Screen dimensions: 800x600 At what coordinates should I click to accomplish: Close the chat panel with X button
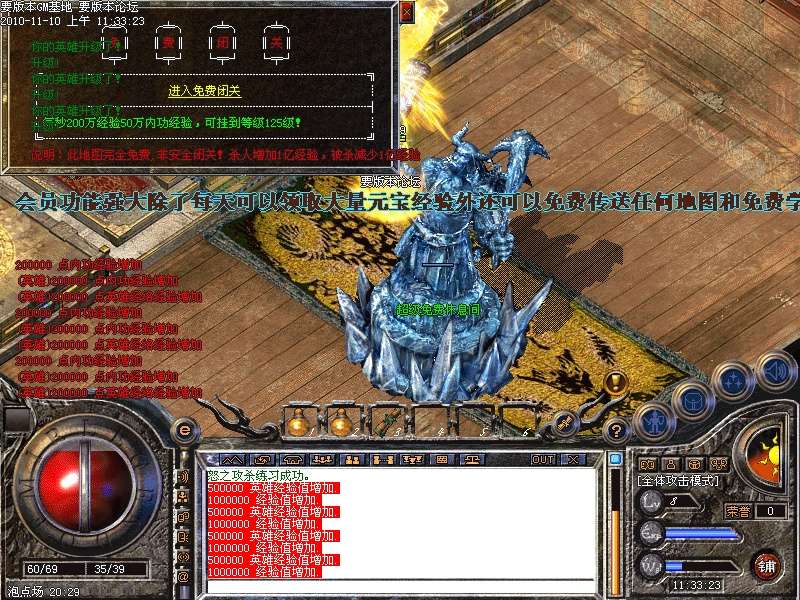[572, 459]
